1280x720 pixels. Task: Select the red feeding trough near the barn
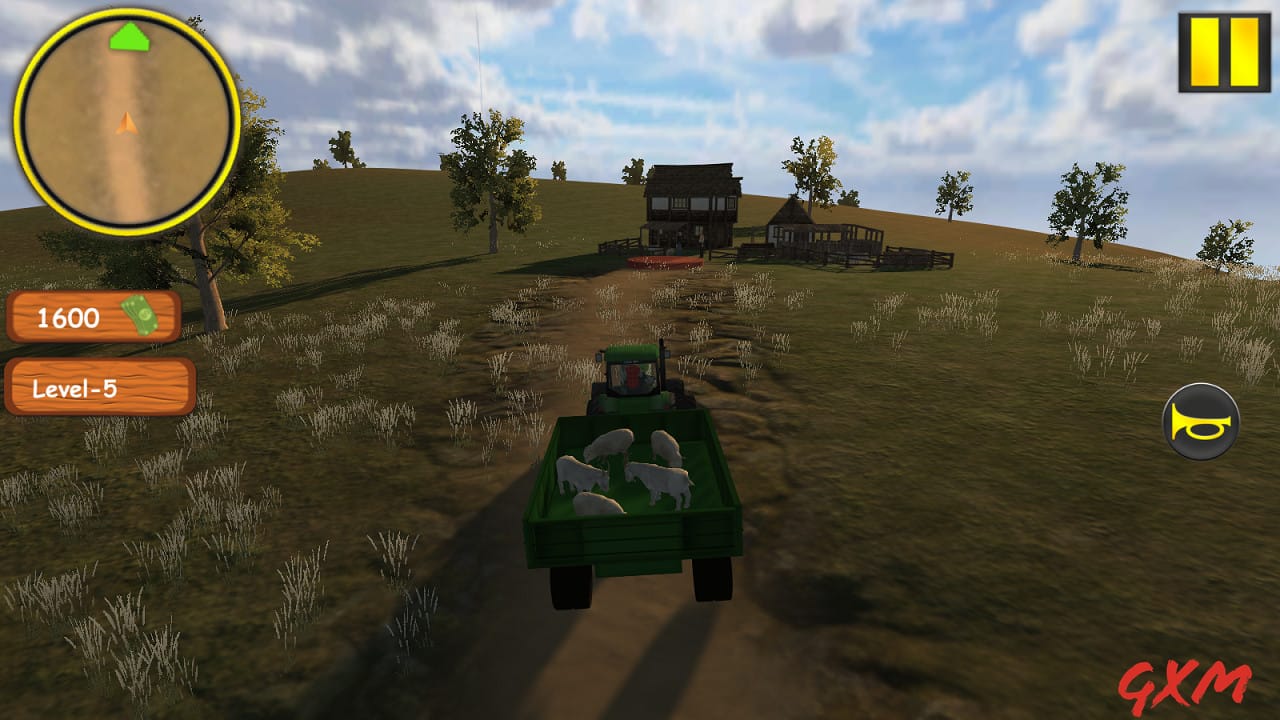tap(667, 262)
